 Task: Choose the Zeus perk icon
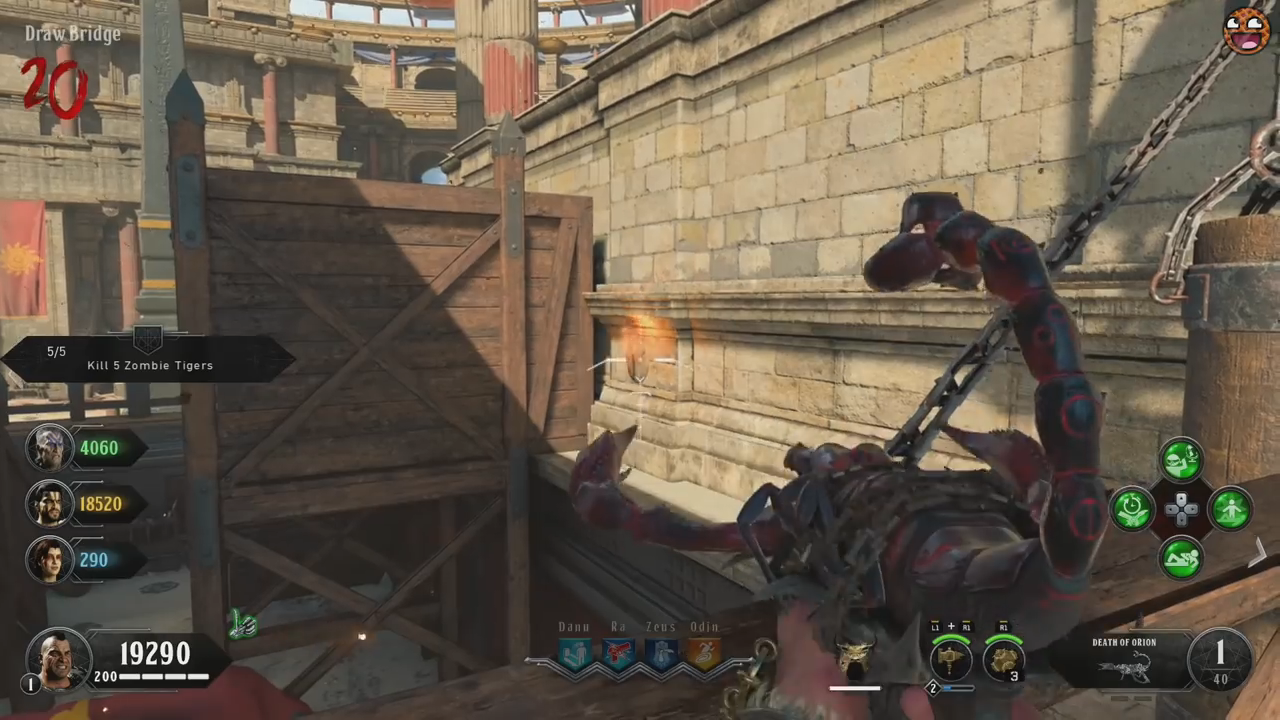[x=661, y=653]
